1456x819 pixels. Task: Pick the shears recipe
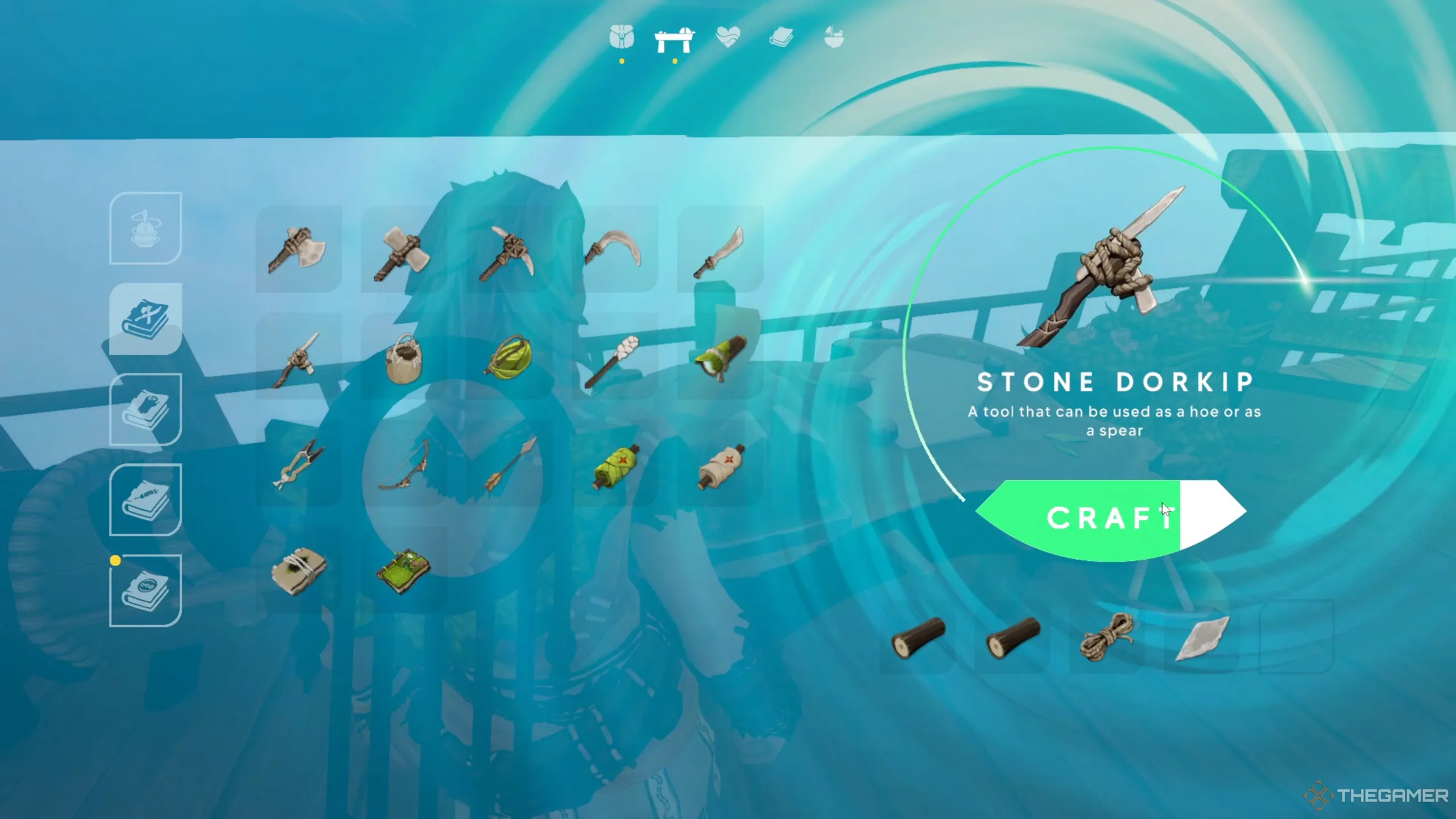click(x=297, y=464)
